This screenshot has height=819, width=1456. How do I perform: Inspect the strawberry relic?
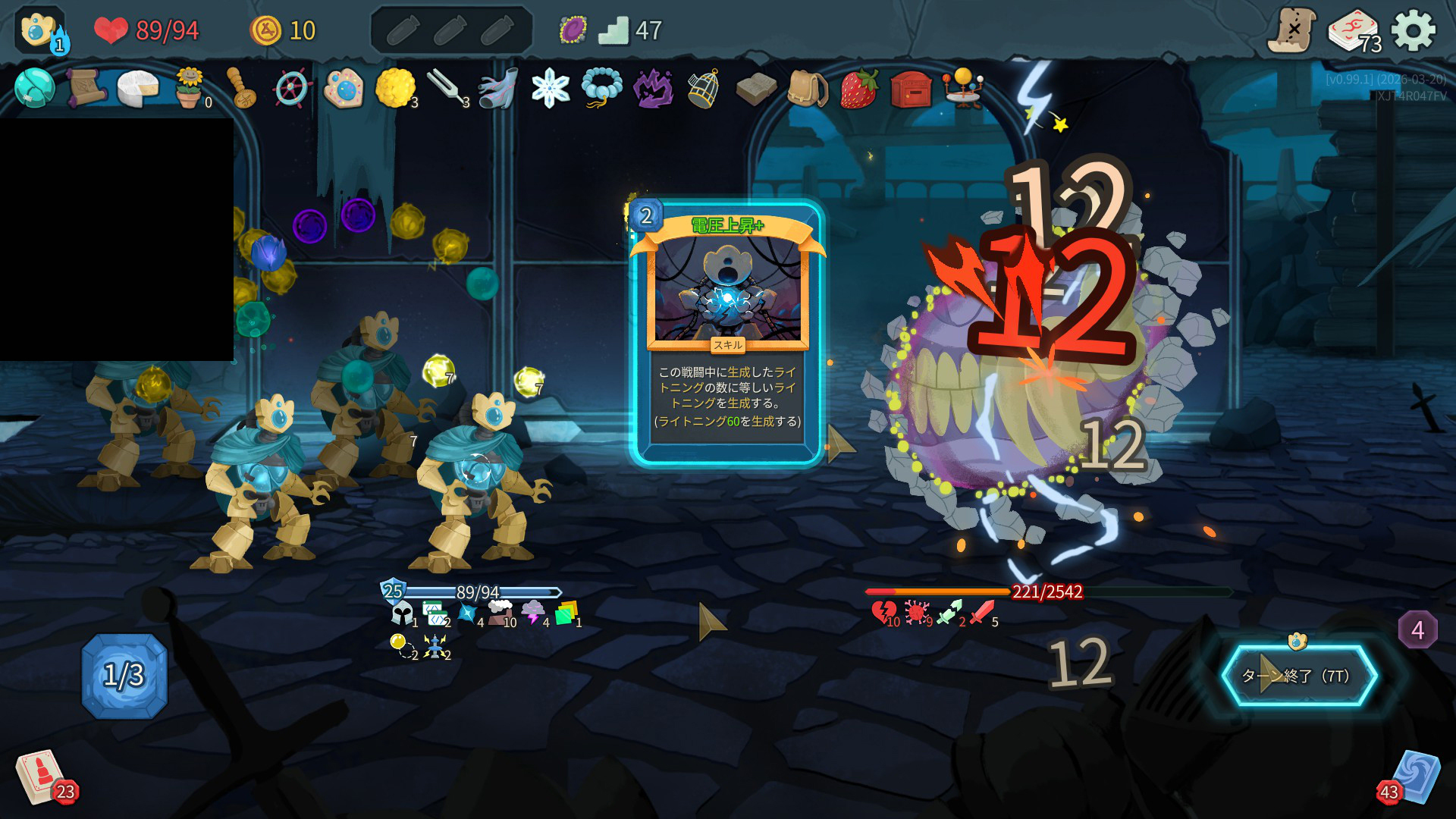click(x=858, y=89)
